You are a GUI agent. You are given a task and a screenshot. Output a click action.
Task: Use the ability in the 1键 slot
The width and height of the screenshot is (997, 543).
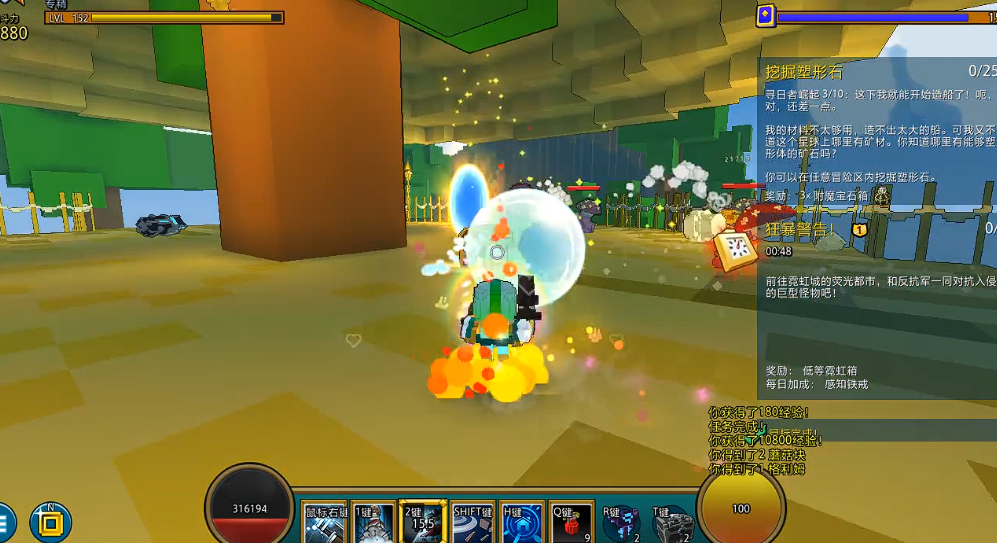(374, 523)
